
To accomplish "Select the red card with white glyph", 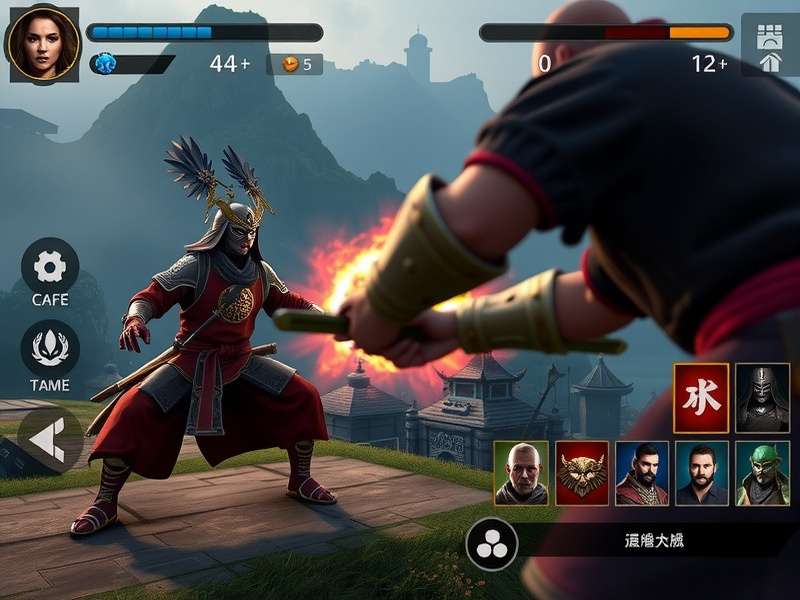I will [701, 398].
